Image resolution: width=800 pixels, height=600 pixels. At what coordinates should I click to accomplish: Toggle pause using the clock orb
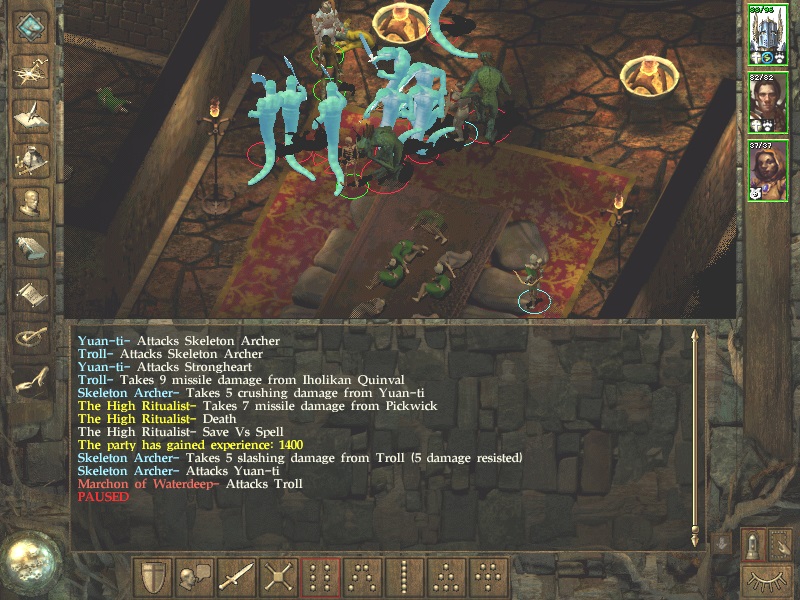point(30,562)
